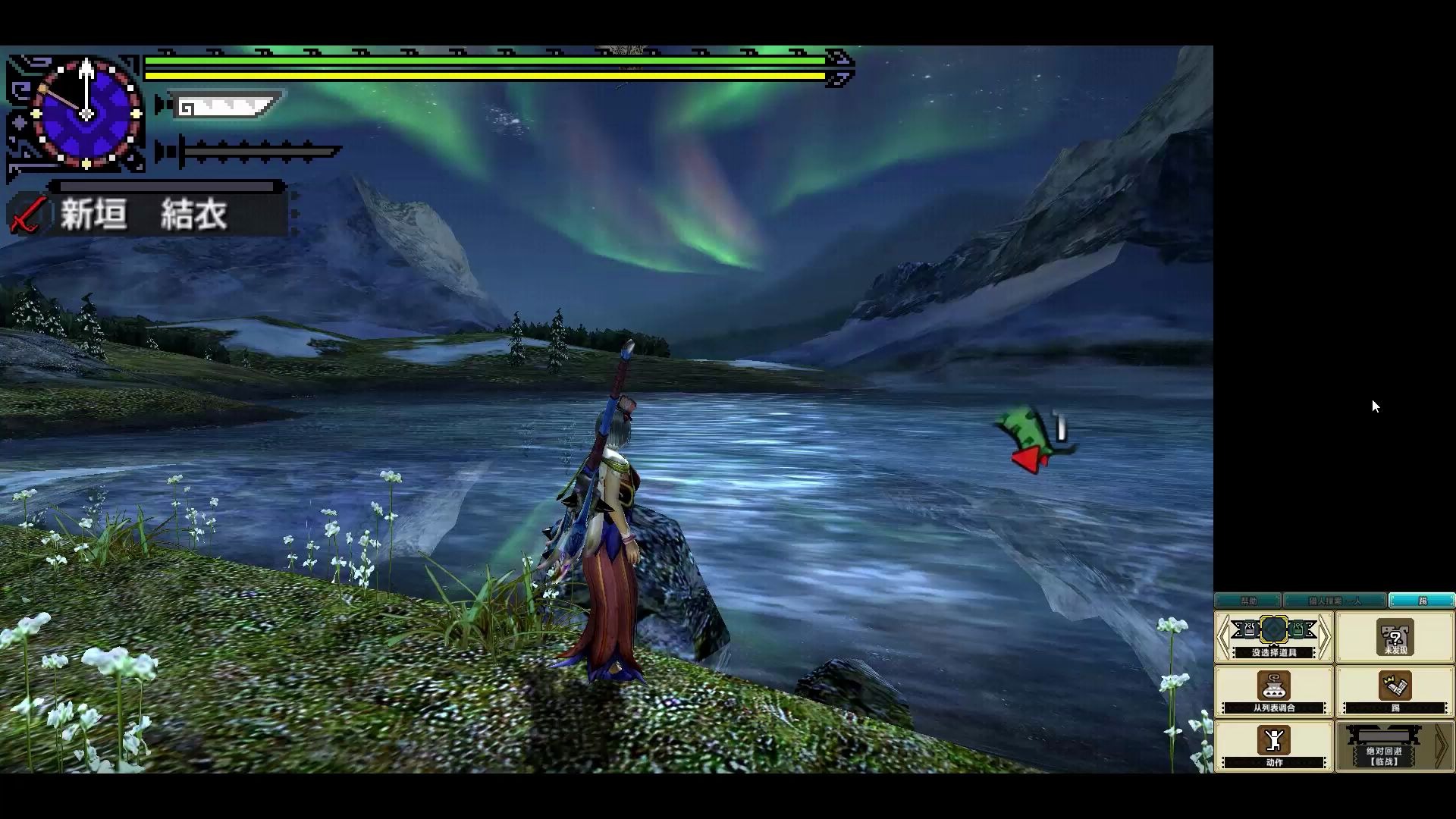Advance the hunter art panel with its right arrow

(x=1442, y=746)
